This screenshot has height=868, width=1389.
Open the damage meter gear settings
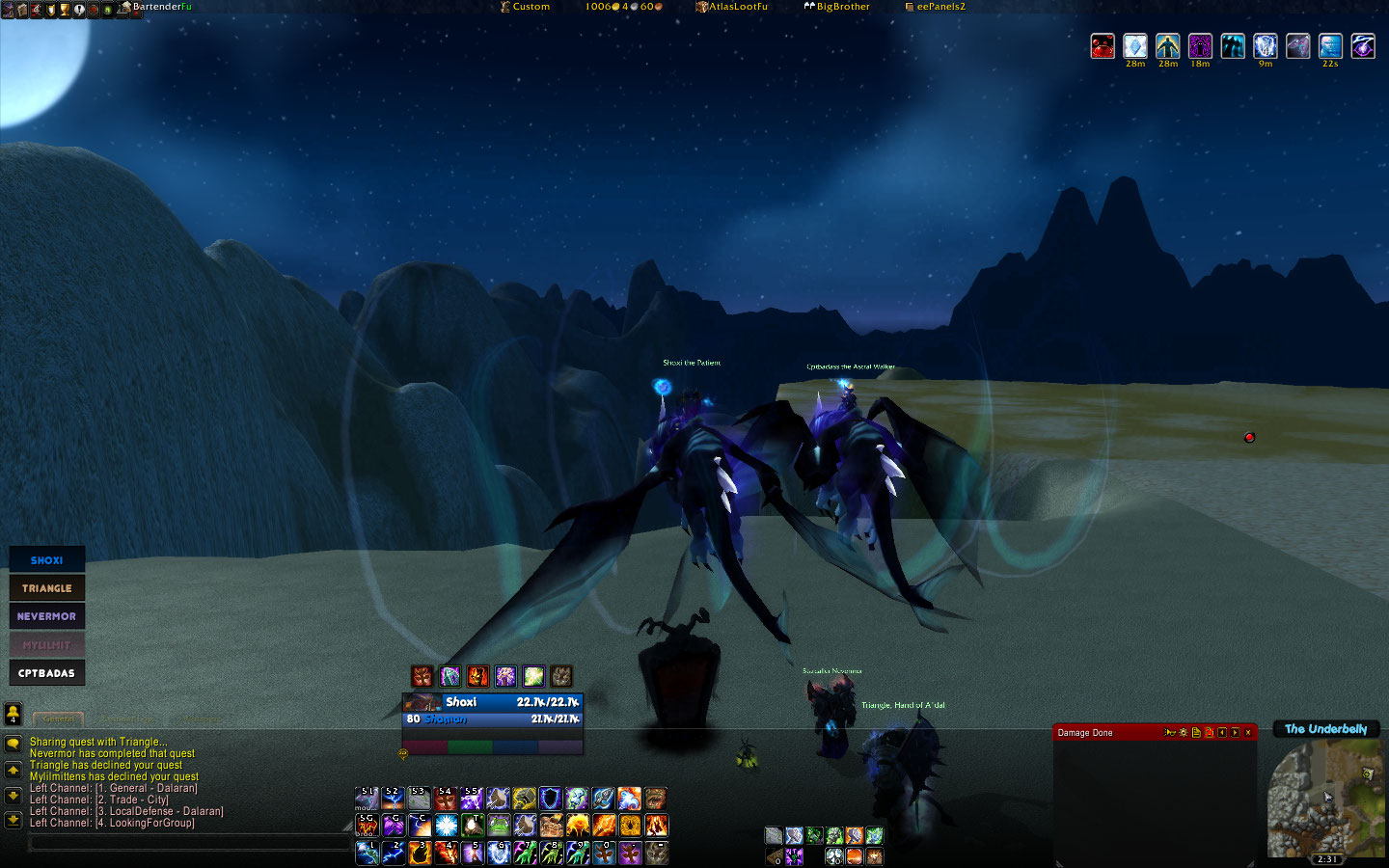(x=1184, y=733)
